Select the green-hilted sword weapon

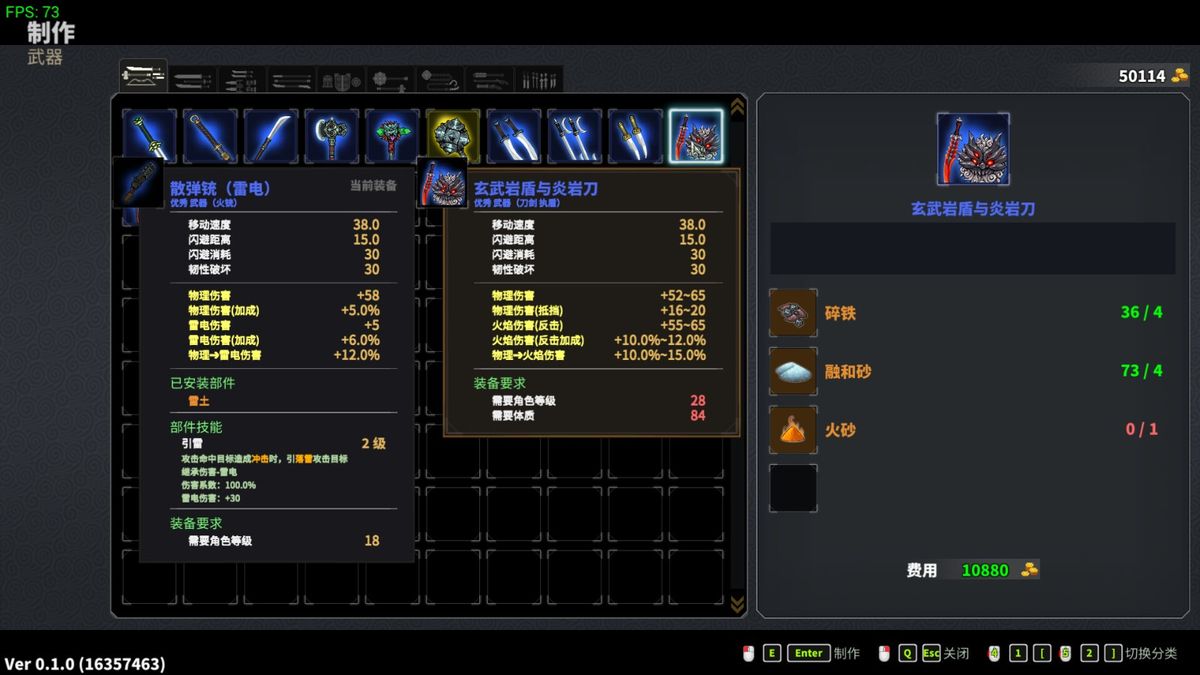click(149, 134)
